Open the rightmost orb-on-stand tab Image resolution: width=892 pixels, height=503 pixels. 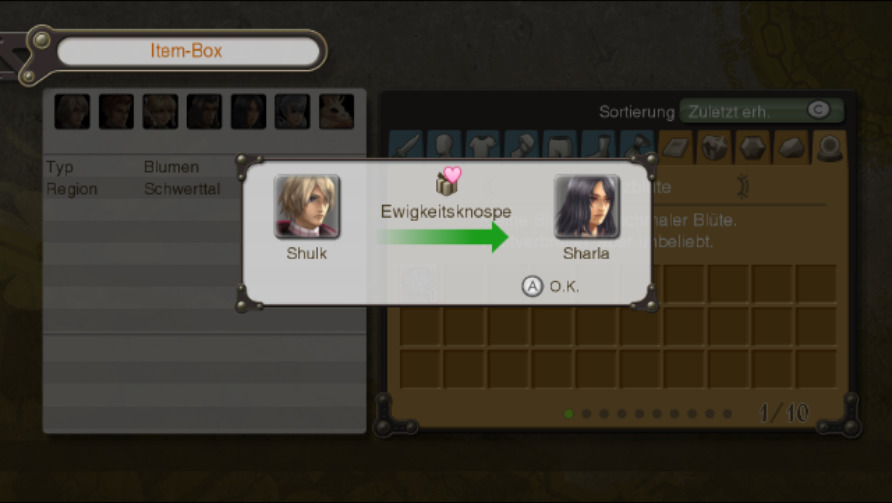click(x=829, y=147)
